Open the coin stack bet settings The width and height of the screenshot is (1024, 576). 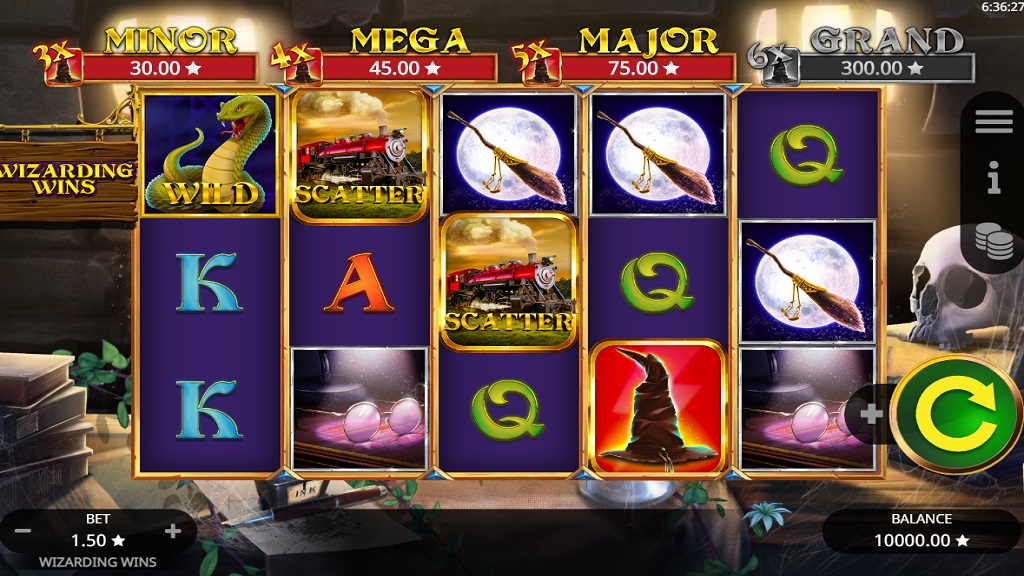994,241
